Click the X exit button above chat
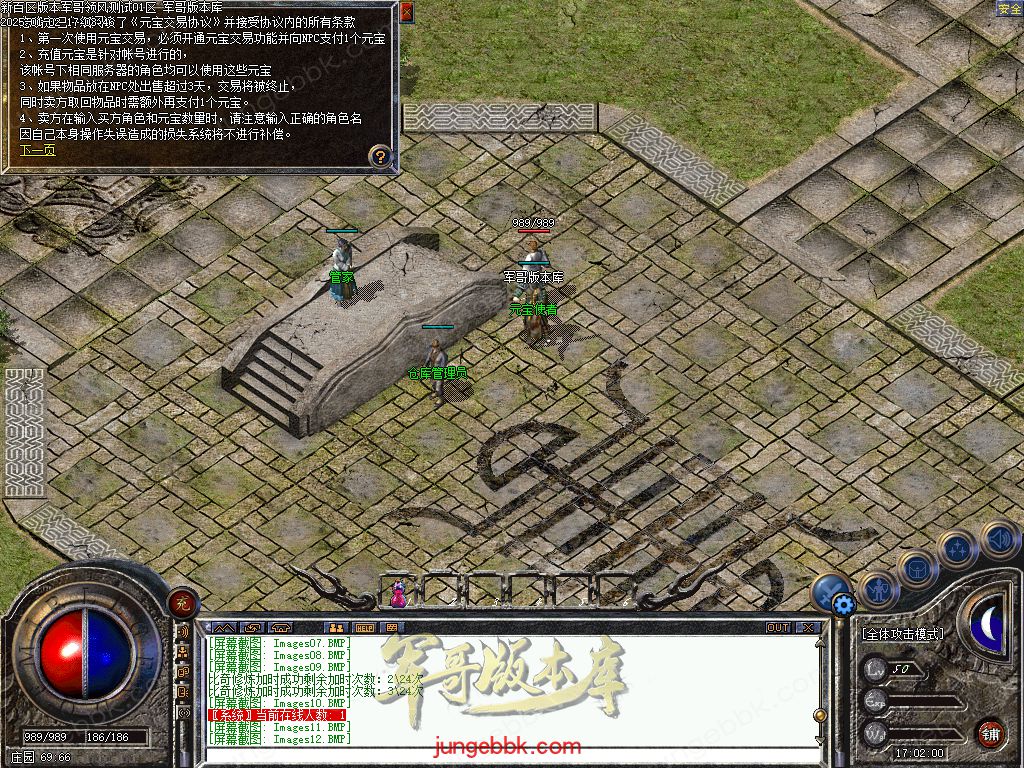 coord(808,628)
